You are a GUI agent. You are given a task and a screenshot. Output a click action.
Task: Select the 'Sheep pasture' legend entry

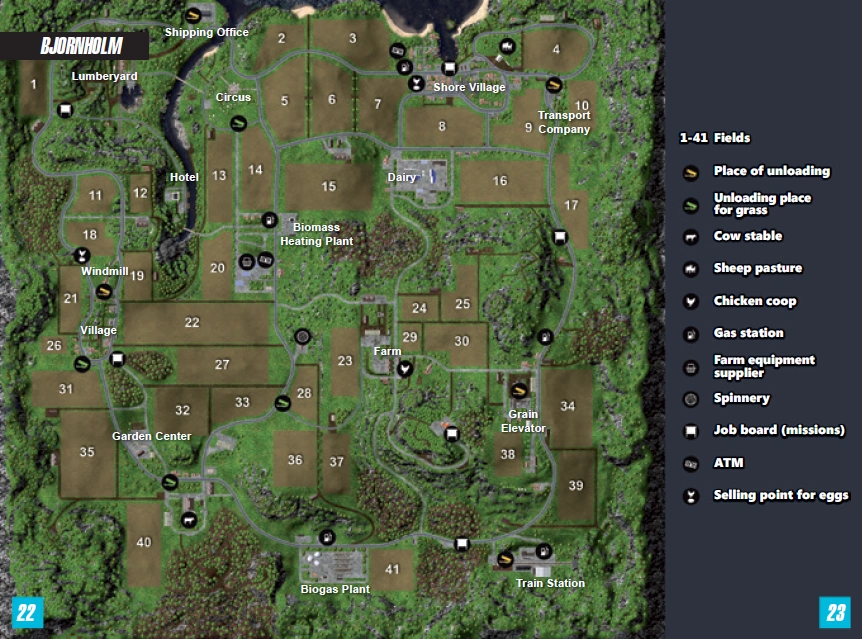click(x=757, y=268)
